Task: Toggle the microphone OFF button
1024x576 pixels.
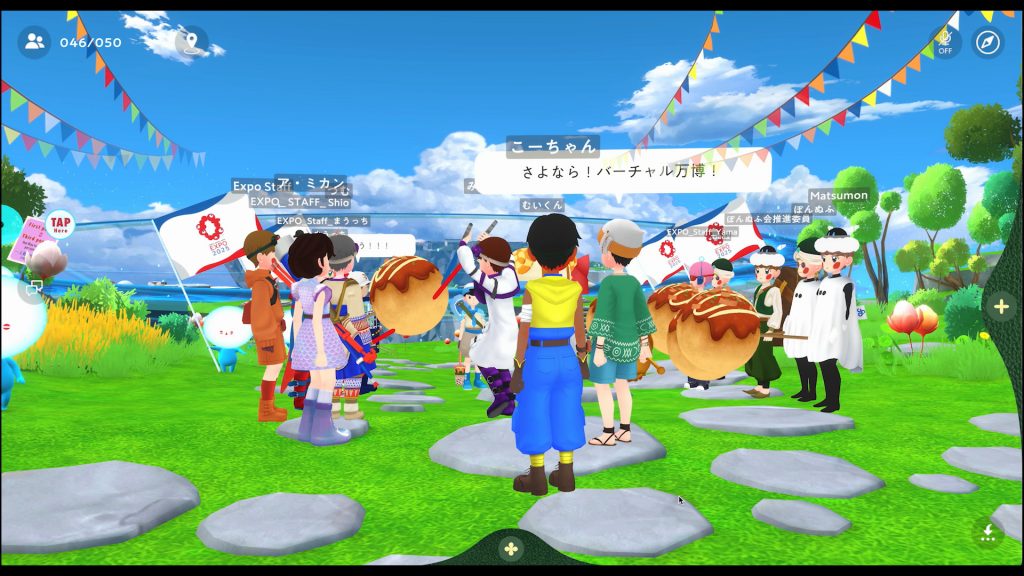Action: click(944, 42)
